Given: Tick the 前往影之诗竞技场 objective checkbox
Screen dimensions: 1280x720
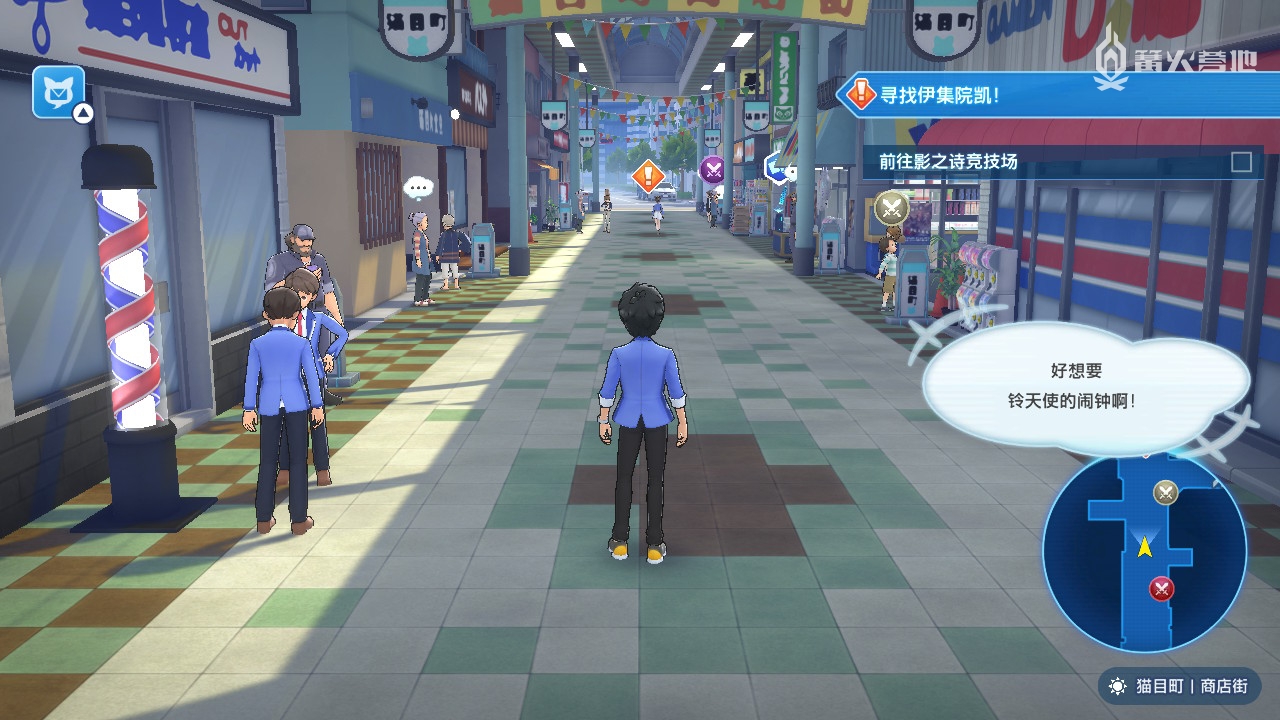Looking at the screenshot, I should pos(1241,162).
